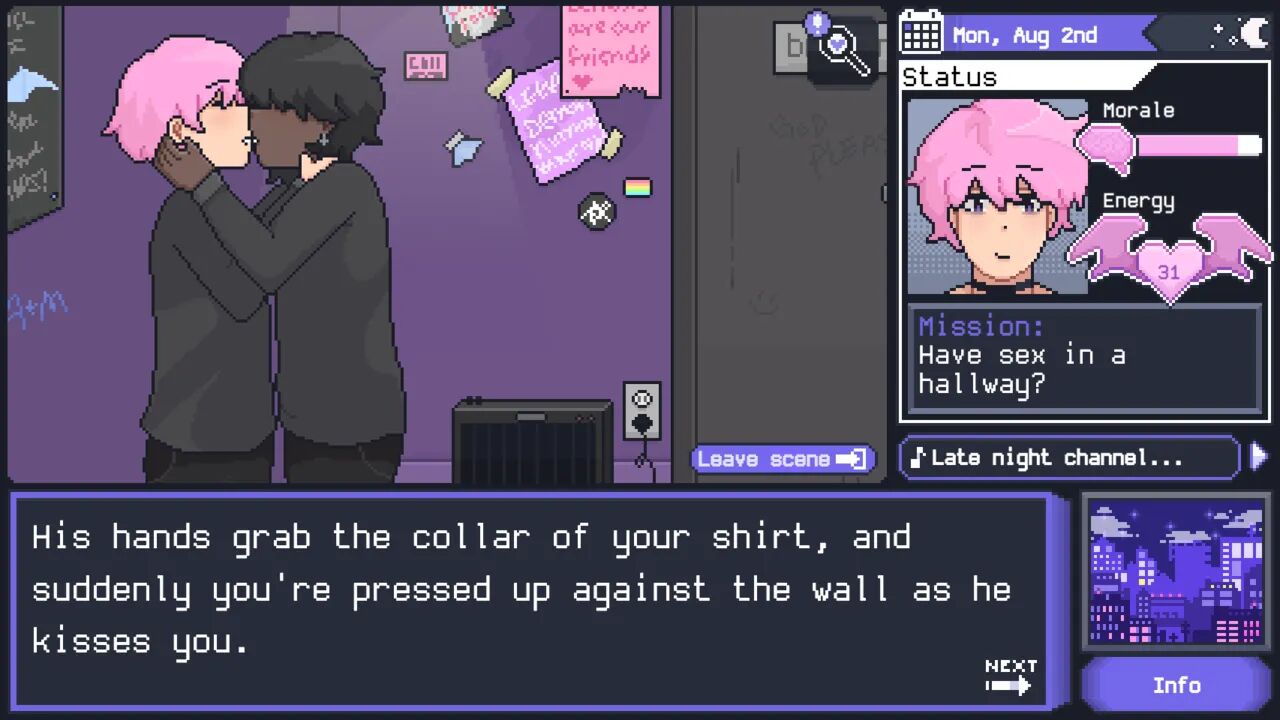The image size is (1280, 720).
Task: Open the Mission objective box
Action: click(x=1084, y=358)
